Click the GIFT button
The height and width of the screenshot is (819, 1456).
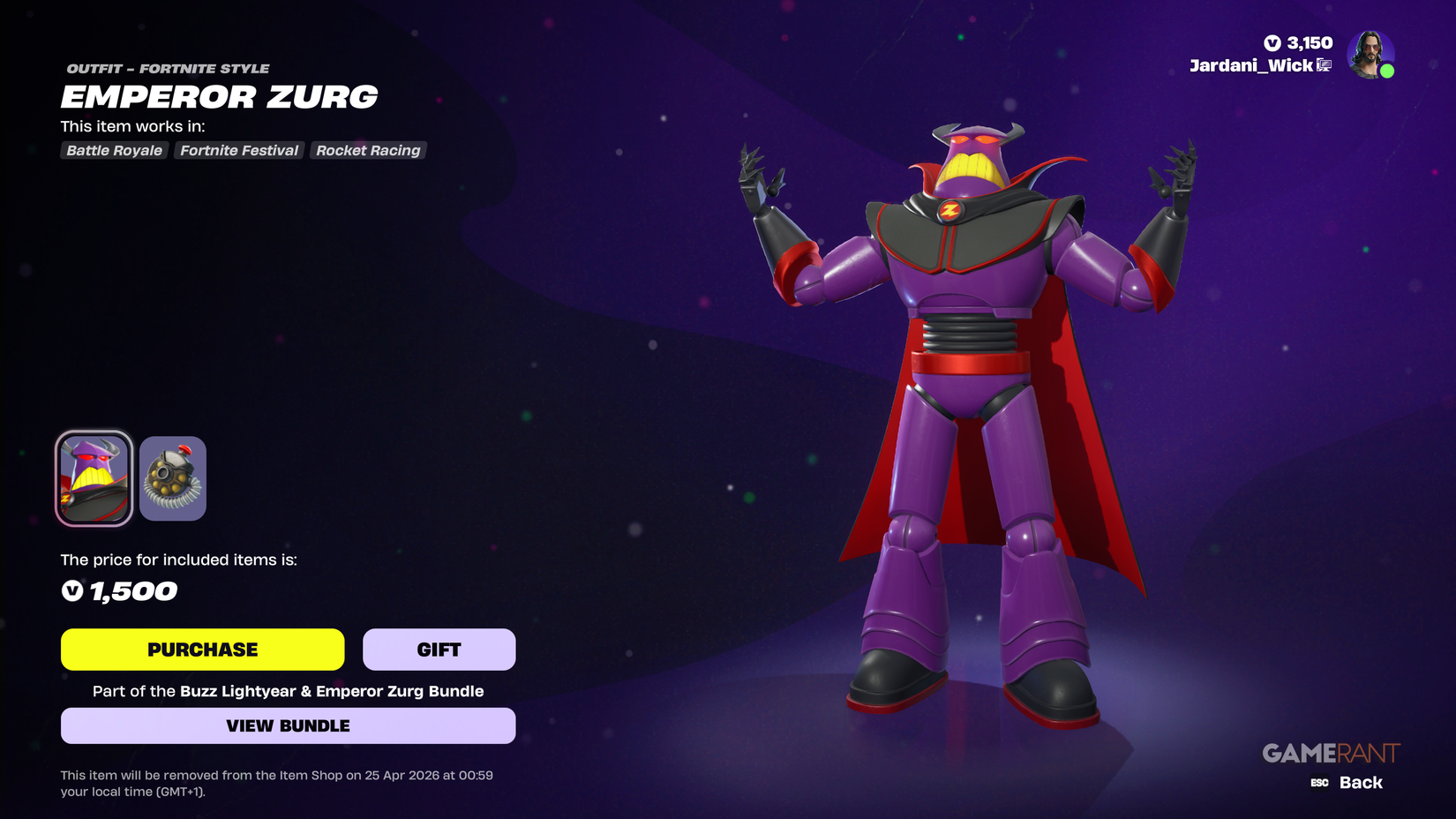[x=439, y=649]
